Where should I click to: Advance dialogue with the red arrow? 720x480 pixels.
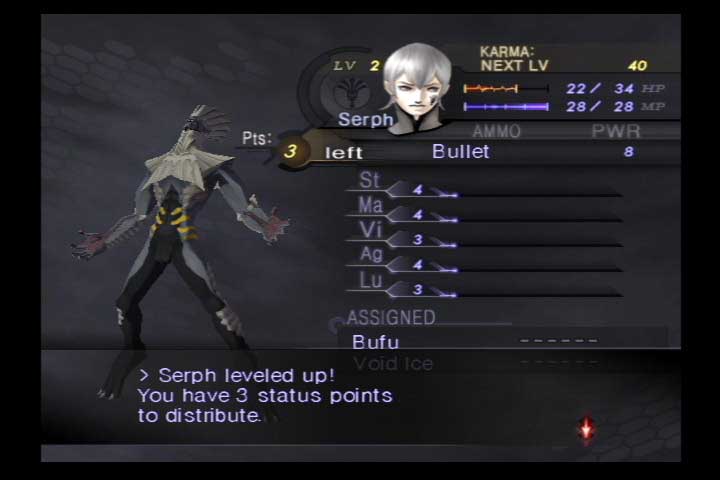point(587,429)
